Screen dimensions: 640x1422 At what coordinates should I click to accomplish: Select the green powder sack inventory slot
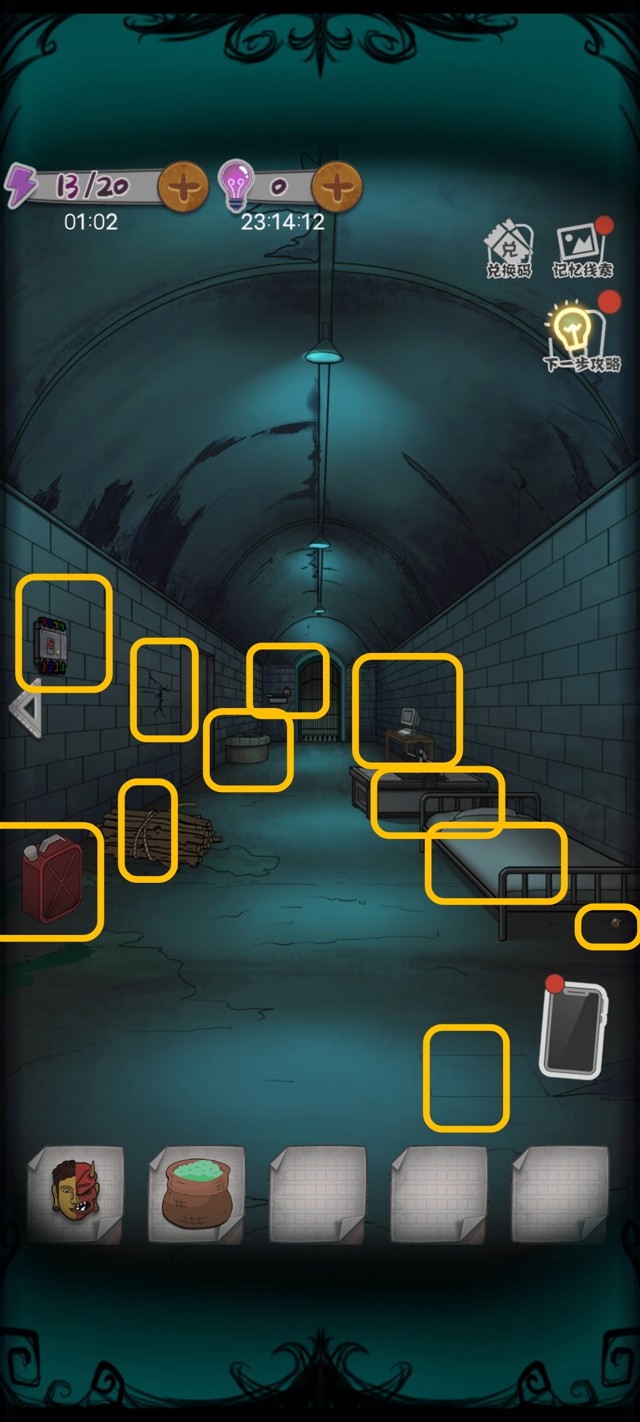click(x=197, y=1194)
